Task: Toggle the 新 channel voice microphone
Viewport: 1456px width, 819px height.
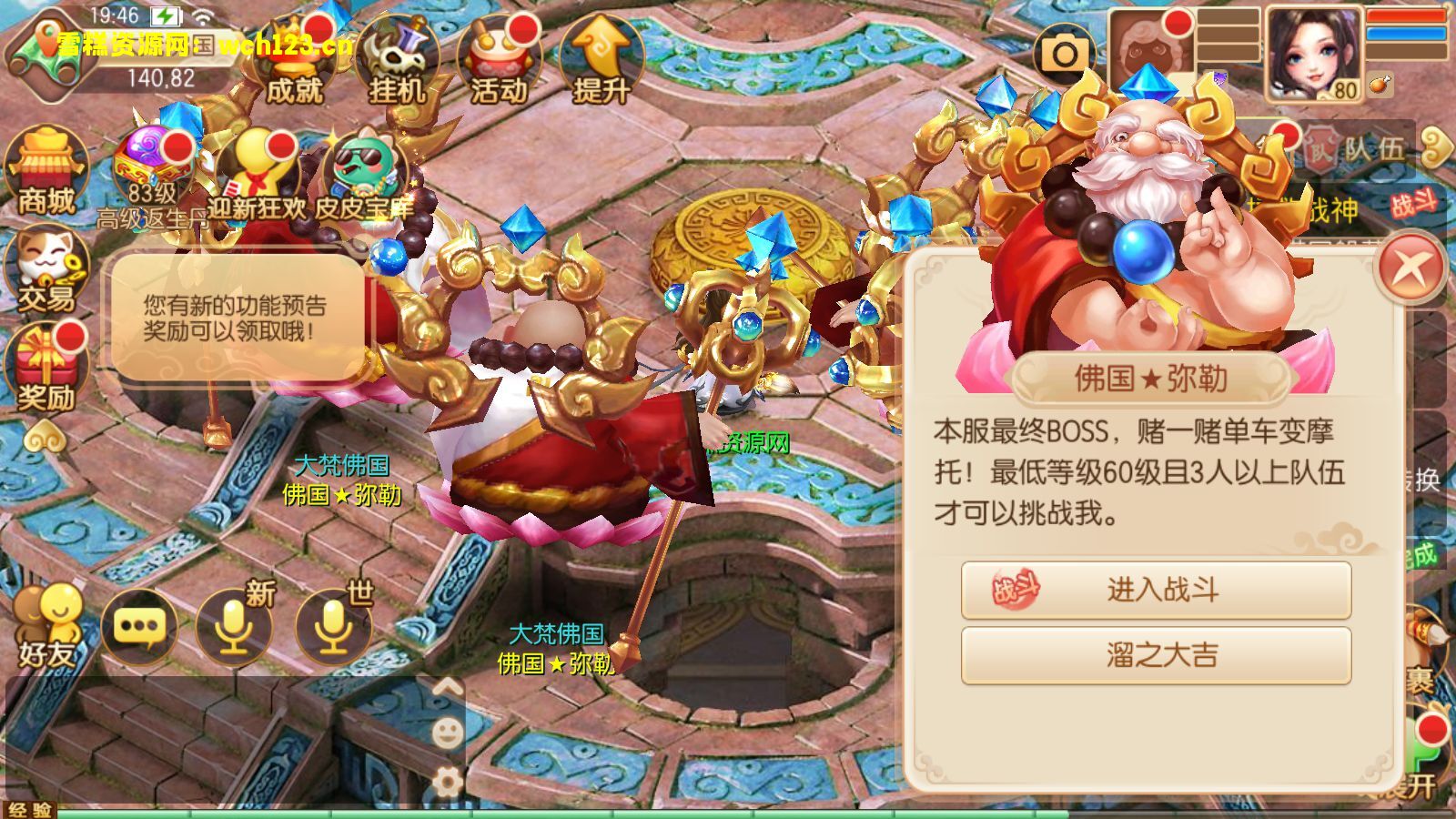Action: [235, 623]
